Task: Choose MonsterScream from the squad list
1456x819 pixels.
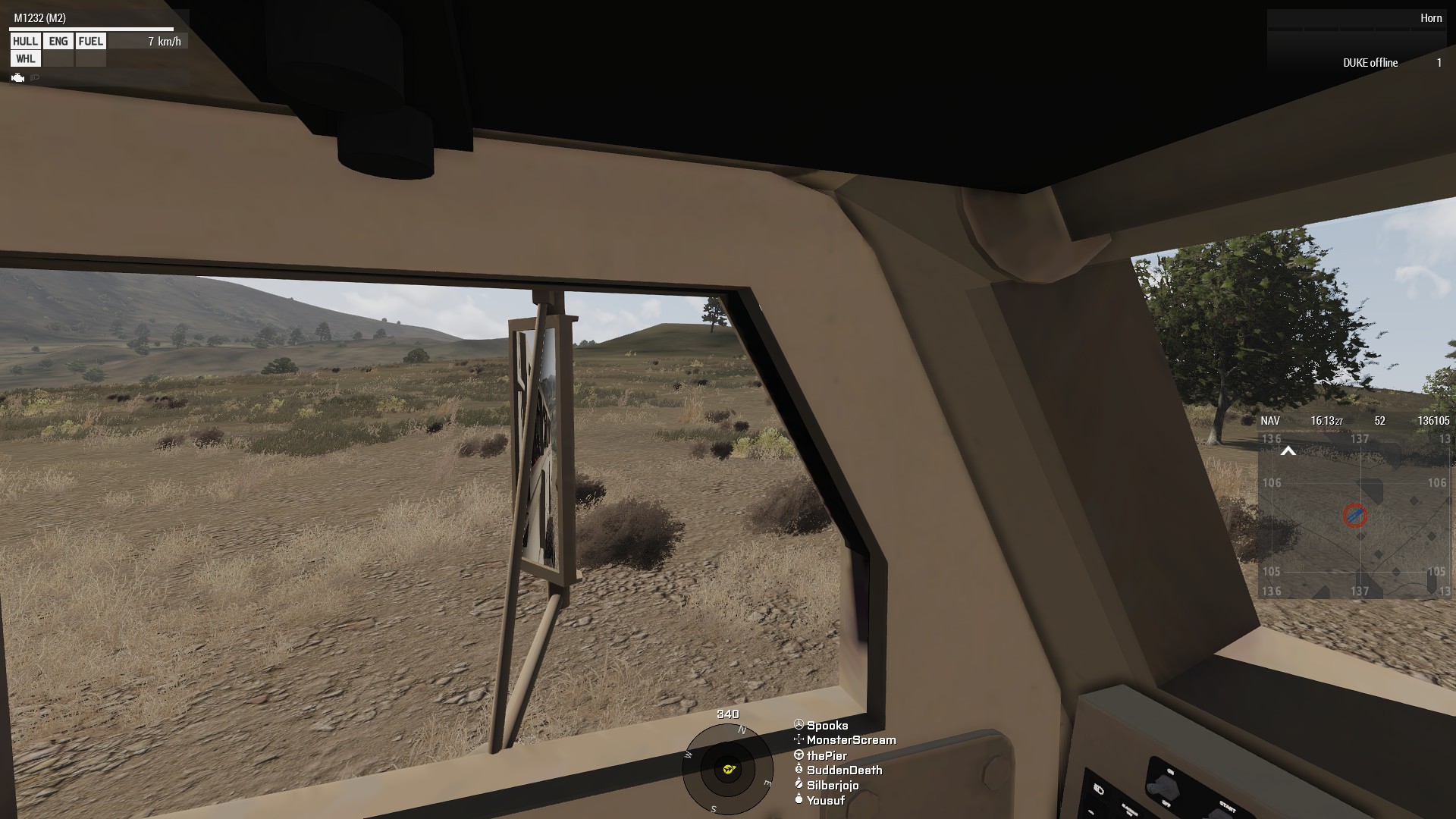Action: click(850, 740)
